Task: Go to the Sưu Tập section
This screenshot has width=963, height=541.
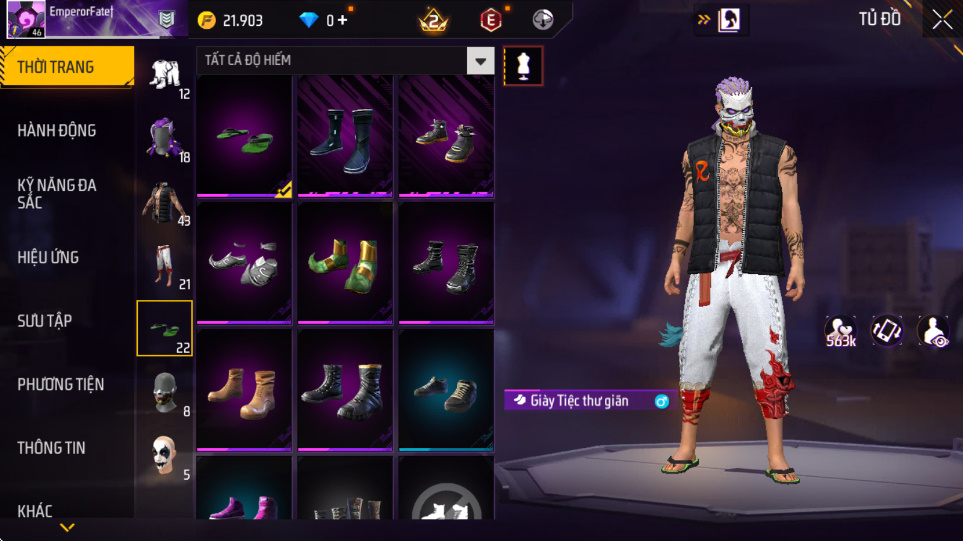Action: [44, 320]
